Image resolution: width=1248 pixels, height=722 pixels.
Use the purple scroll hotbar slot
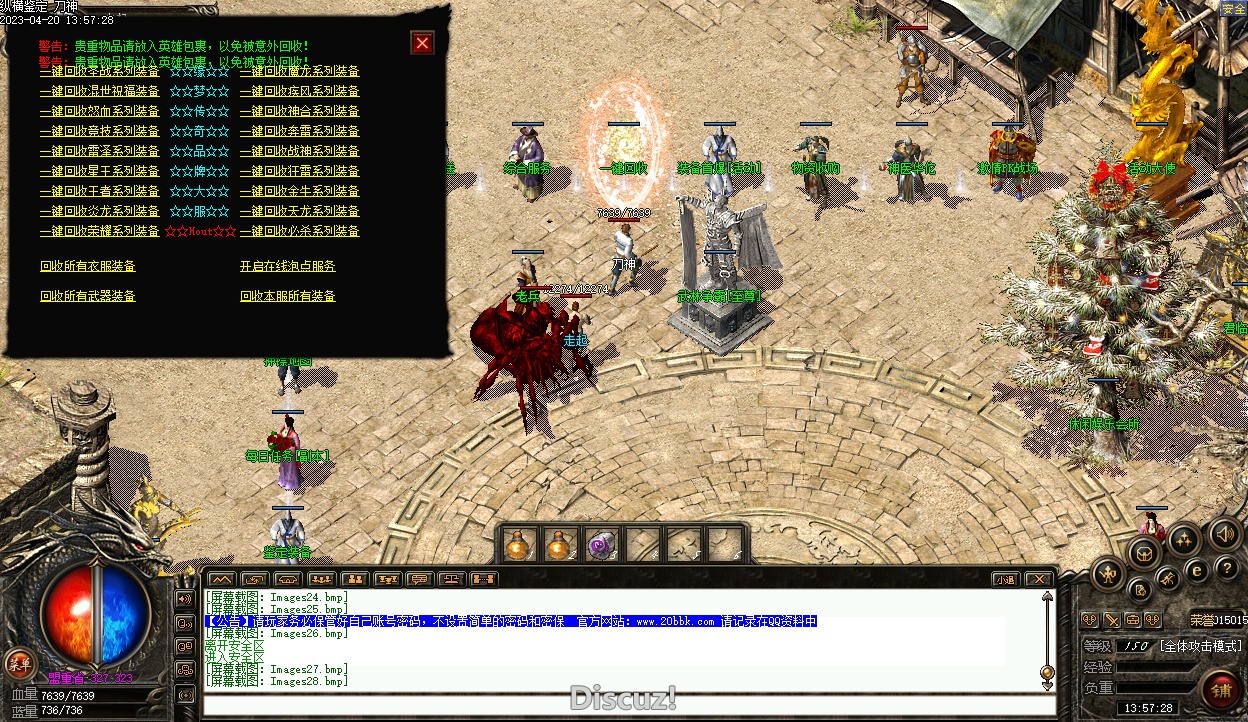[601, 545]
